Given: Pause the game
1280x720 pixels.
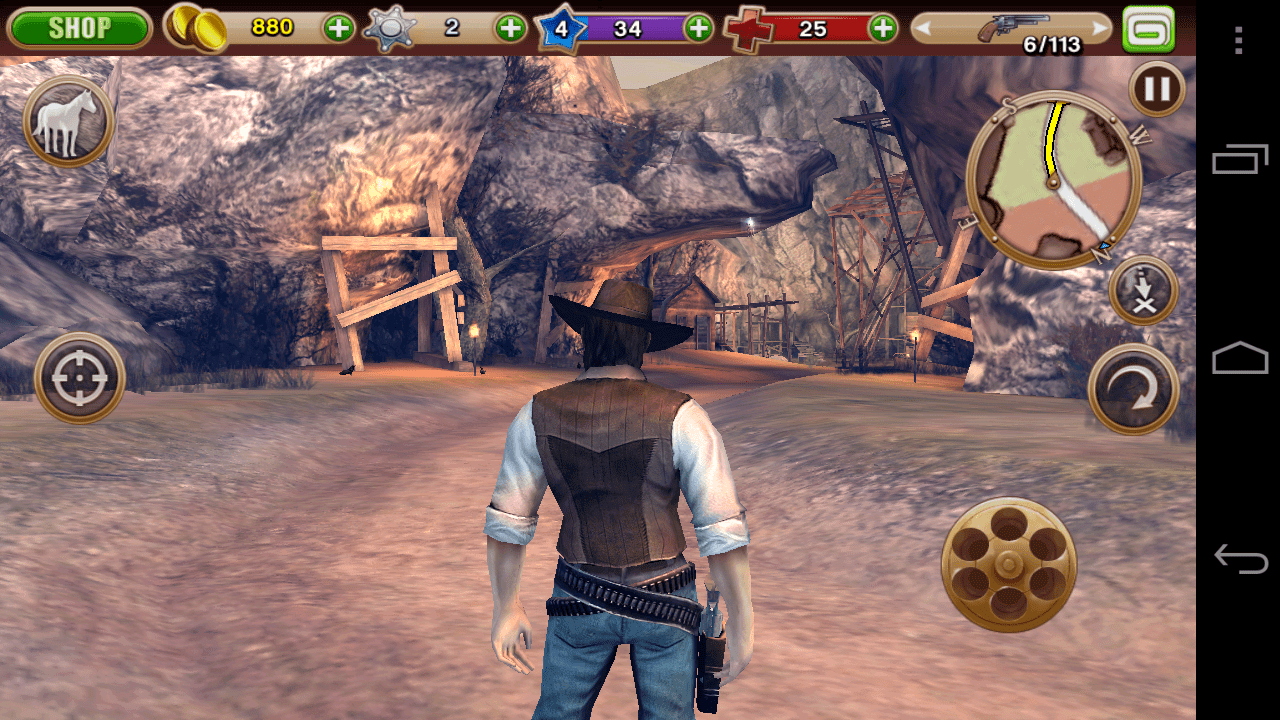Looking at the screenshot, I should click(x=1157, y=90).
